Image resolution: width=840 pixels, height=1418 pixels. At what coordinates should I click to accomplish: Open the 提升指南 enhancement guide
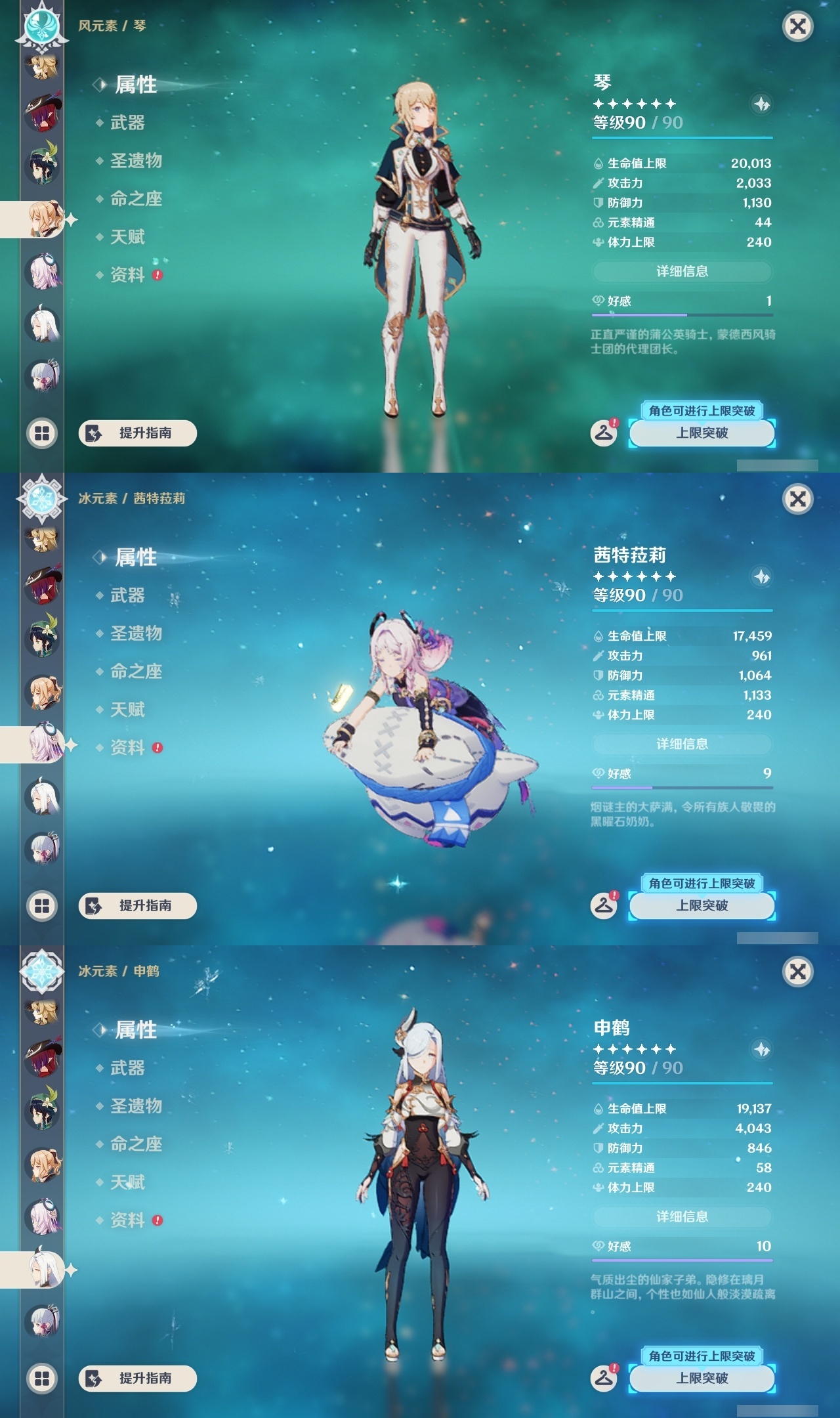[140, 434]
